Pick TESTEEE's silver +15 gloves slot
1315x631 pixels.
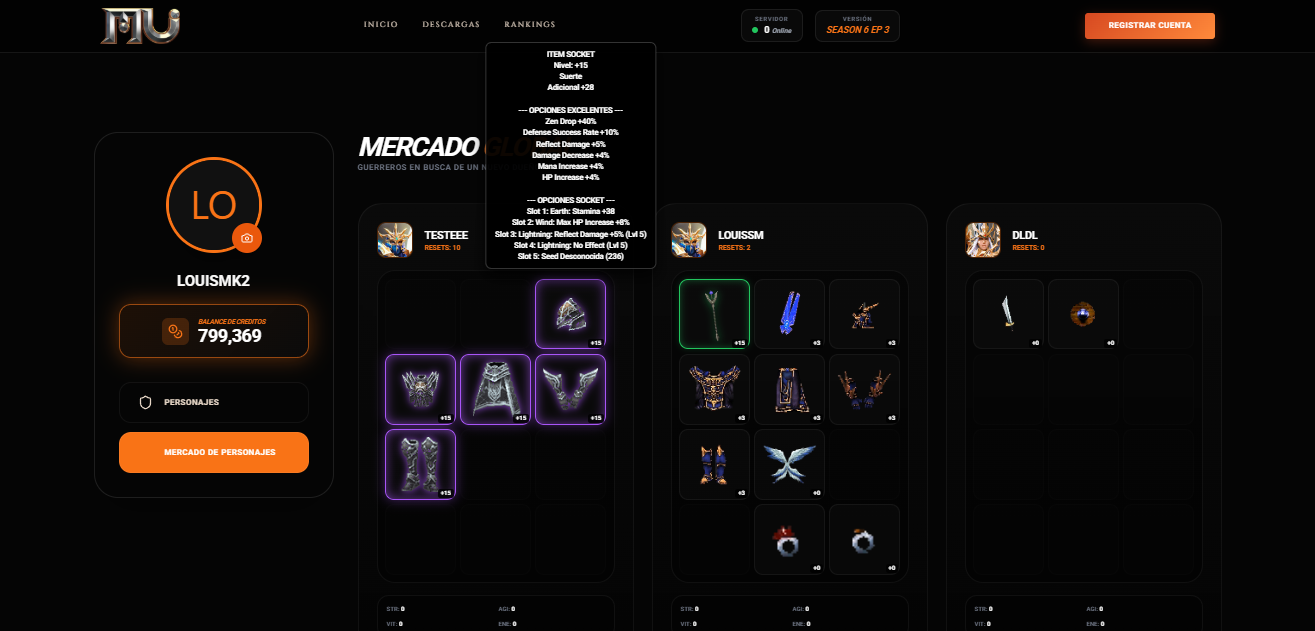click(570, 389)
